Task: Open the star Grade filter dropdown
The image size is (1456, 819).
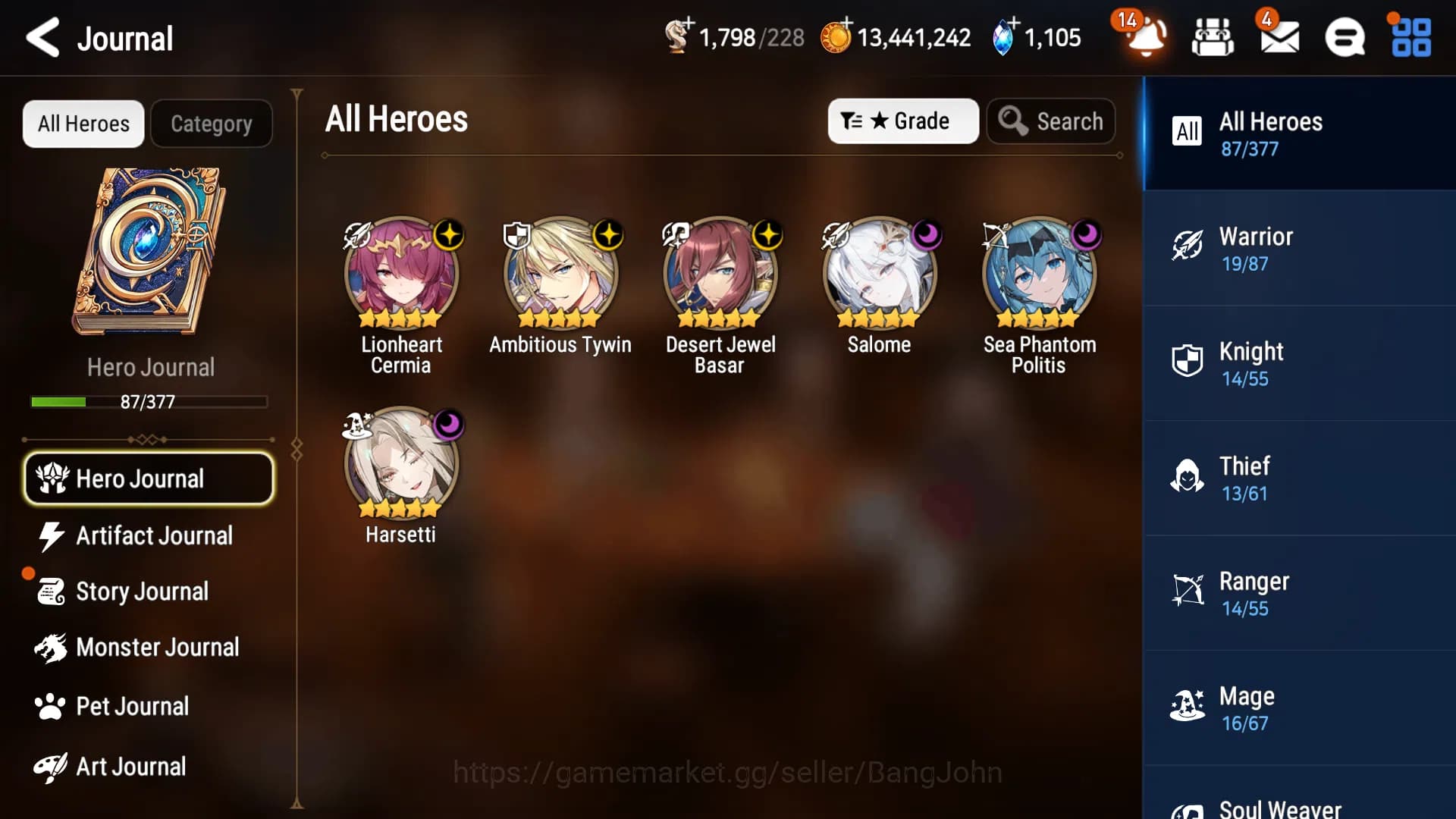Action: point(903,121)
